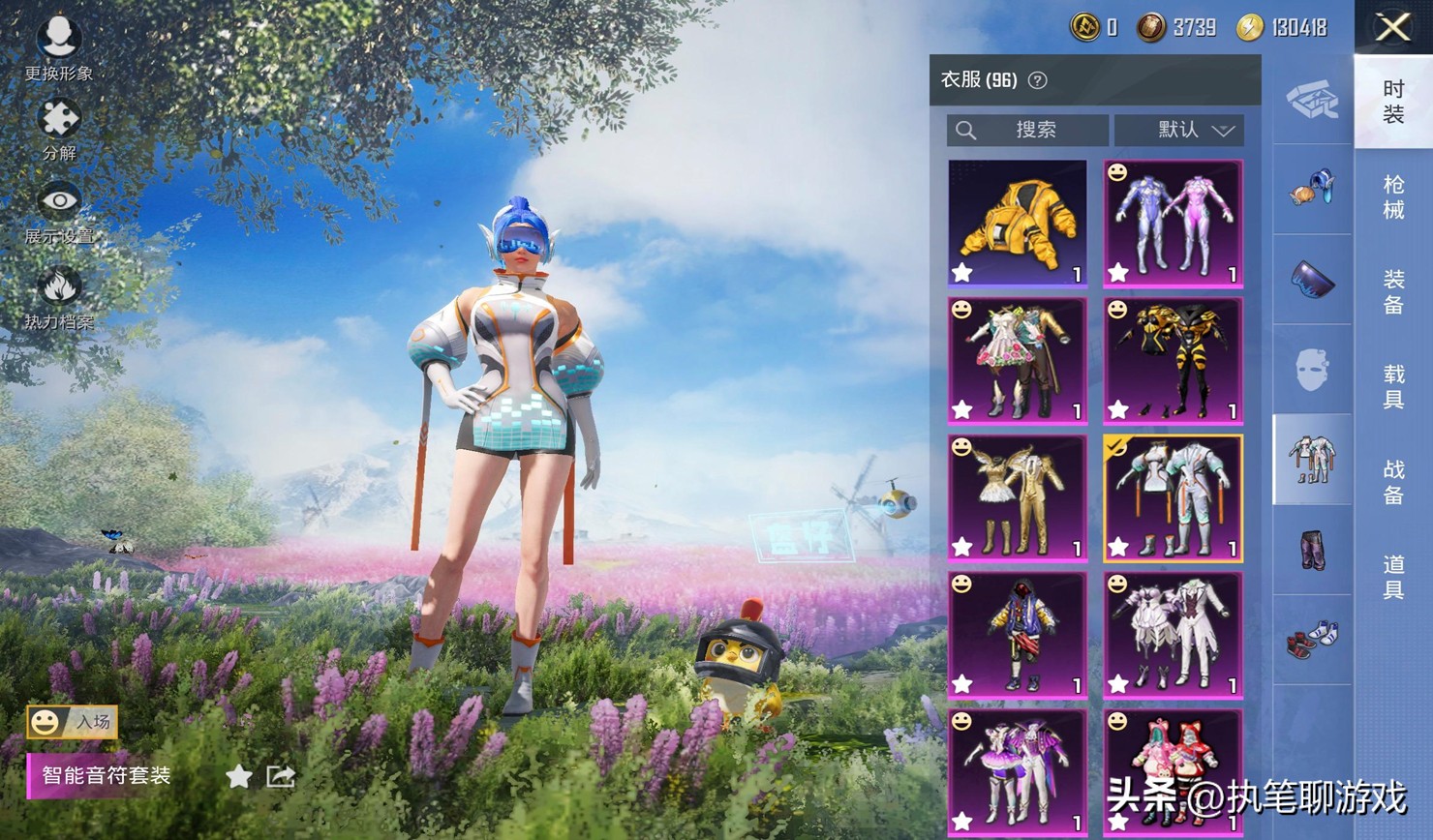Viewport: 1433px width, 840px height.
Task: Choose the golden winged dress outfit
Action: 1017,497
